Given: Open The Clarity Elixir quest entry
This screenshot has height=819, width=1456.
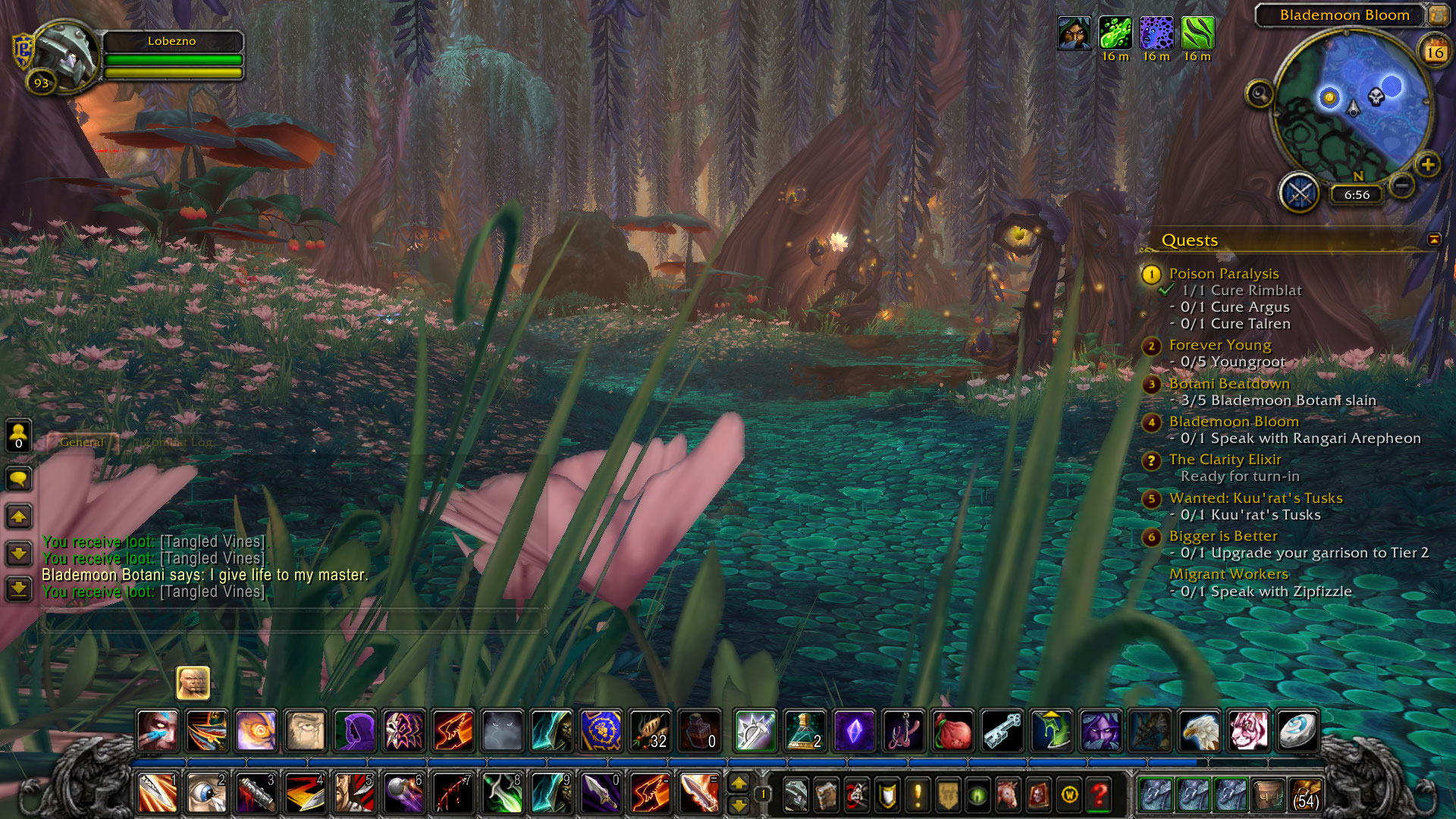Looking at the screenshot, I should coord(1225,460).
